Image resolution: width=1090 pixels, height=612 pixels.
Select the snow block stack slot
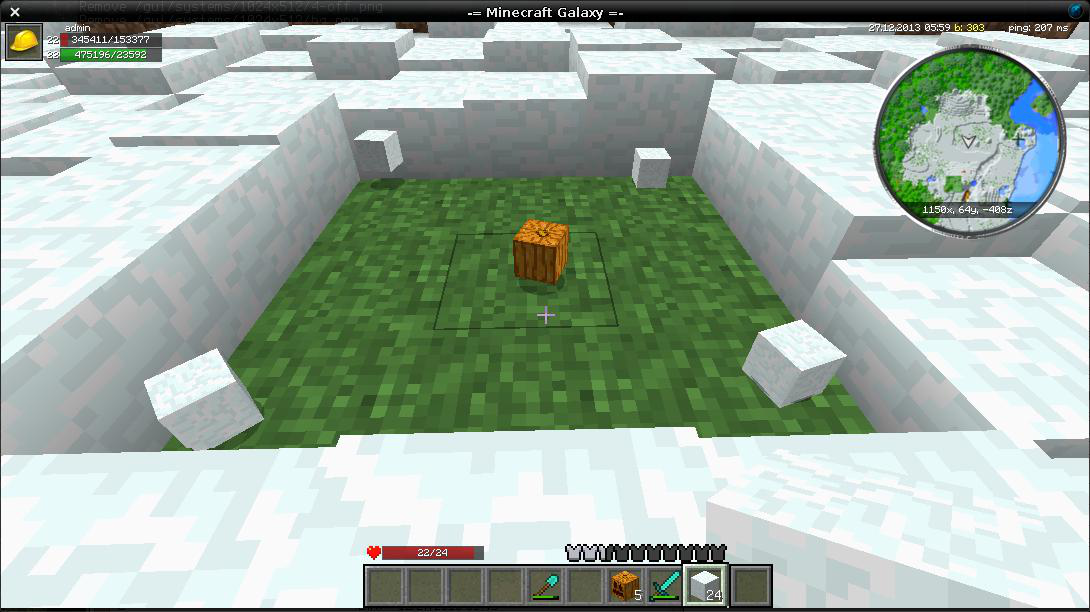click(706, 585)
